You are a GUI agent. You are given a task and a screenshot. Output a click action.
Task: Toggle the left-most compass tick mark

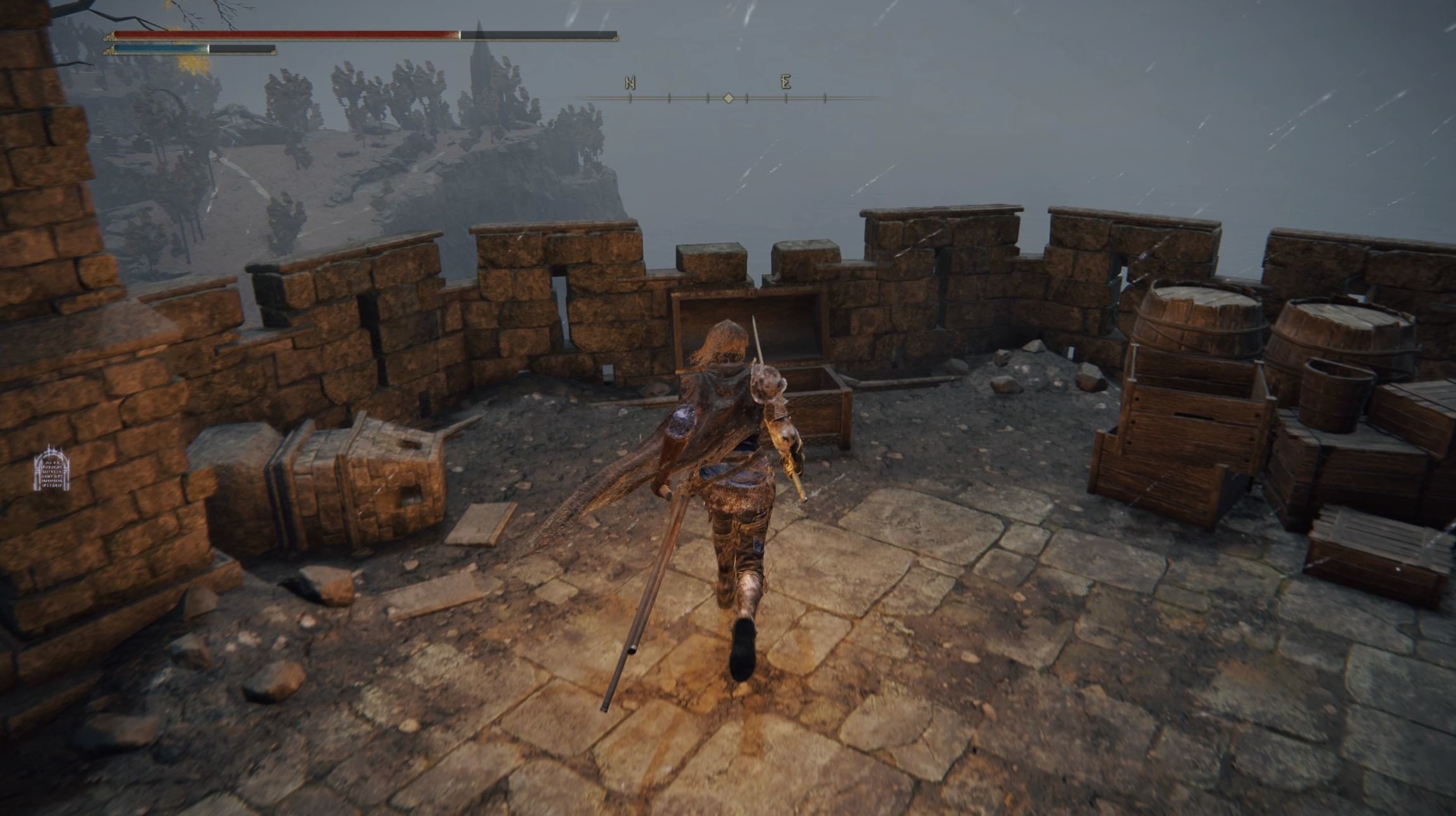pos(631,99)
